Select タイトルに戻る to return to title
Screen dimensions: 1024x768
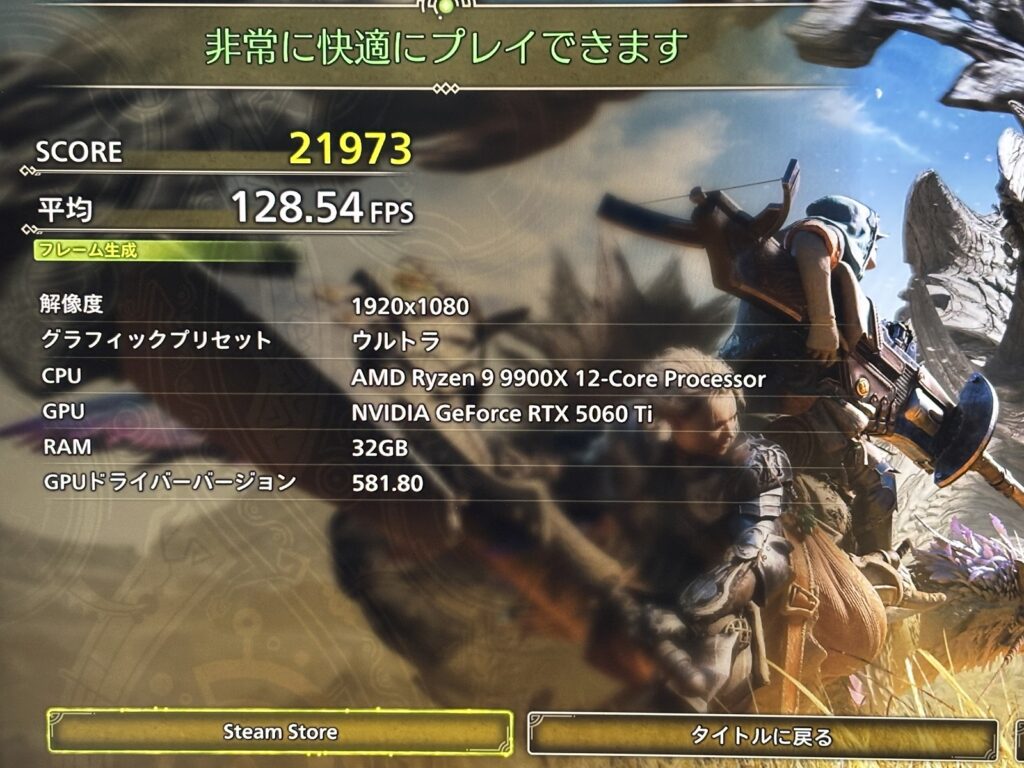[762, 737]
